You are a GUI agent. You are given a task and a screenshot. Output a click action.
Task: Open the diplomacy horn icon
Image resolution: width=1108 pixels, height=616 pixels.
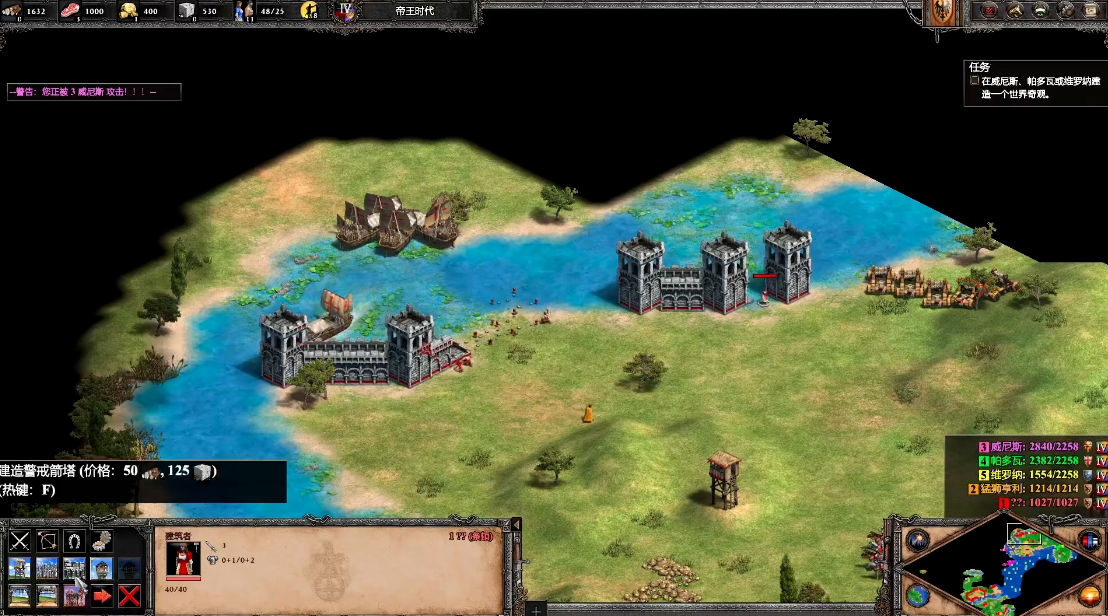(x=1016, y=11)
